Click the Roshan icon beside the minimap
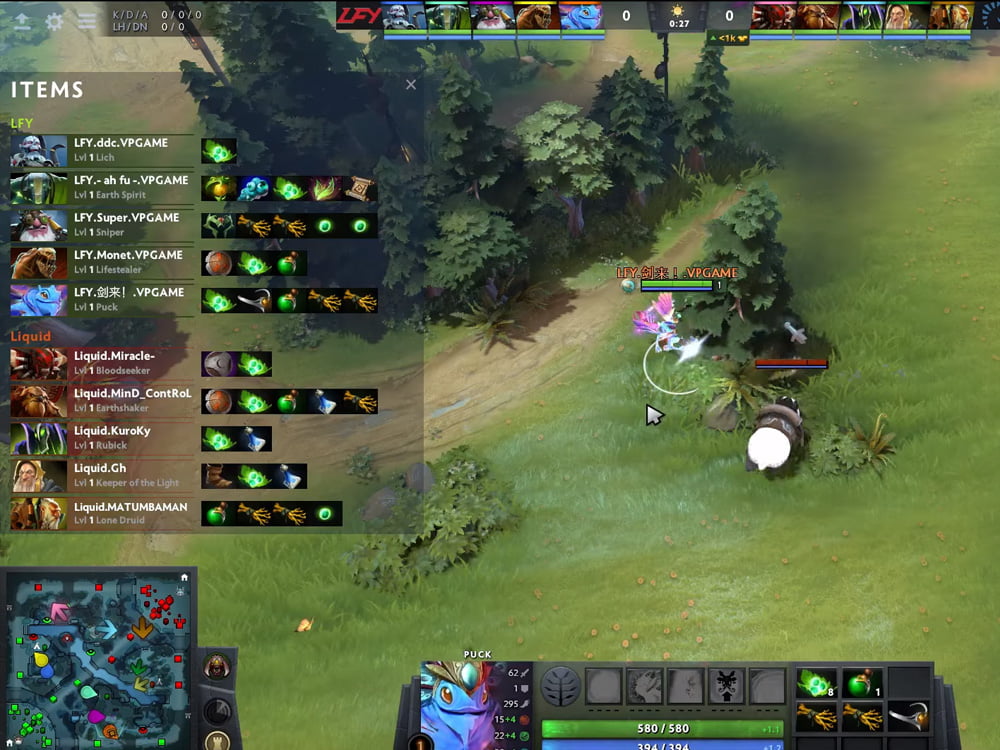Image resolution: width=1000 pixels, height=750 pixels. (216, 664)
